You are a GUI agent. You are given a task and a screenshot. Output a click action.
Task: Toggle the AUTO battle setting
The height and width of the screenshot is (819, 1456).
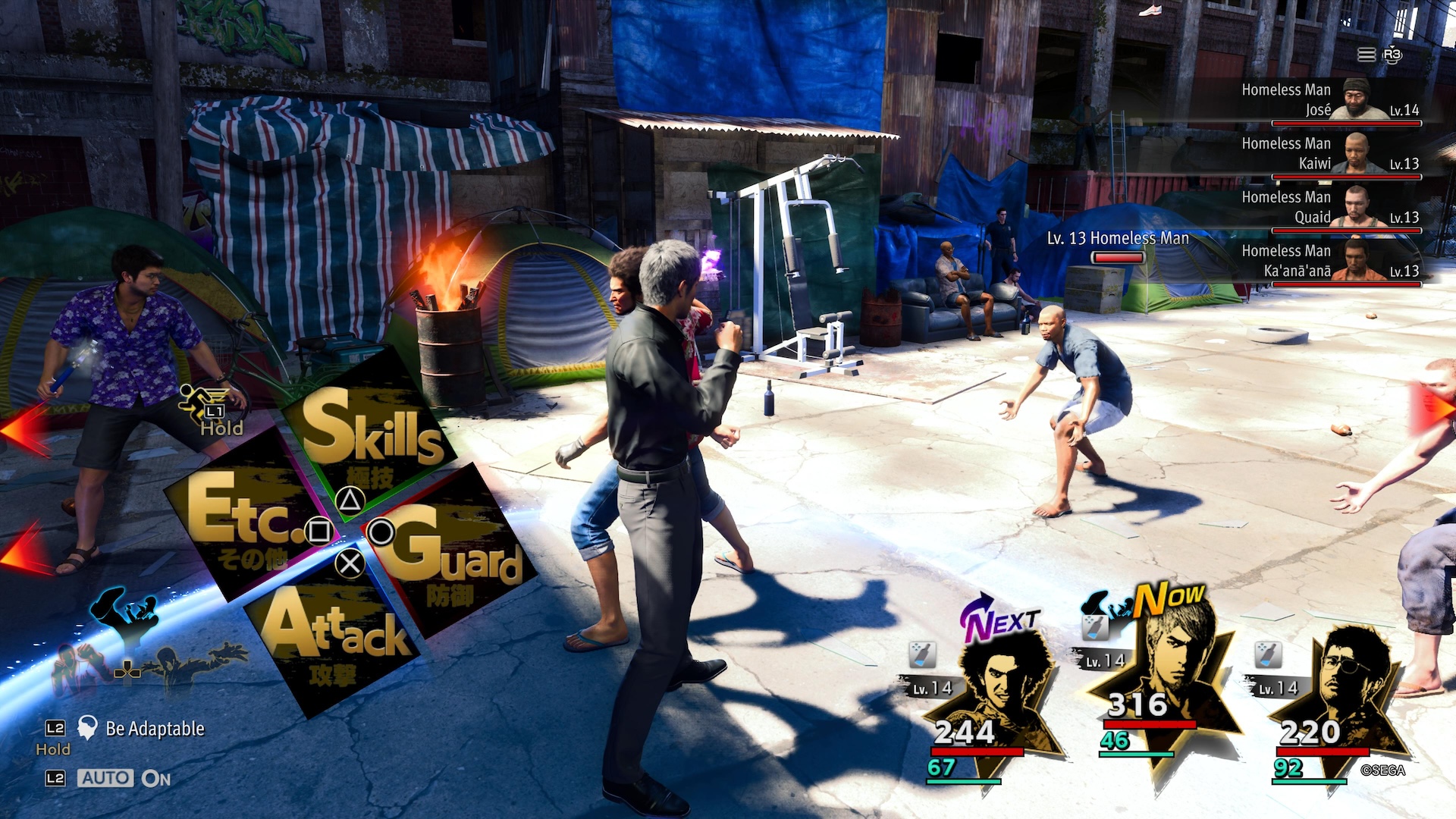click(x=106, y=778)
